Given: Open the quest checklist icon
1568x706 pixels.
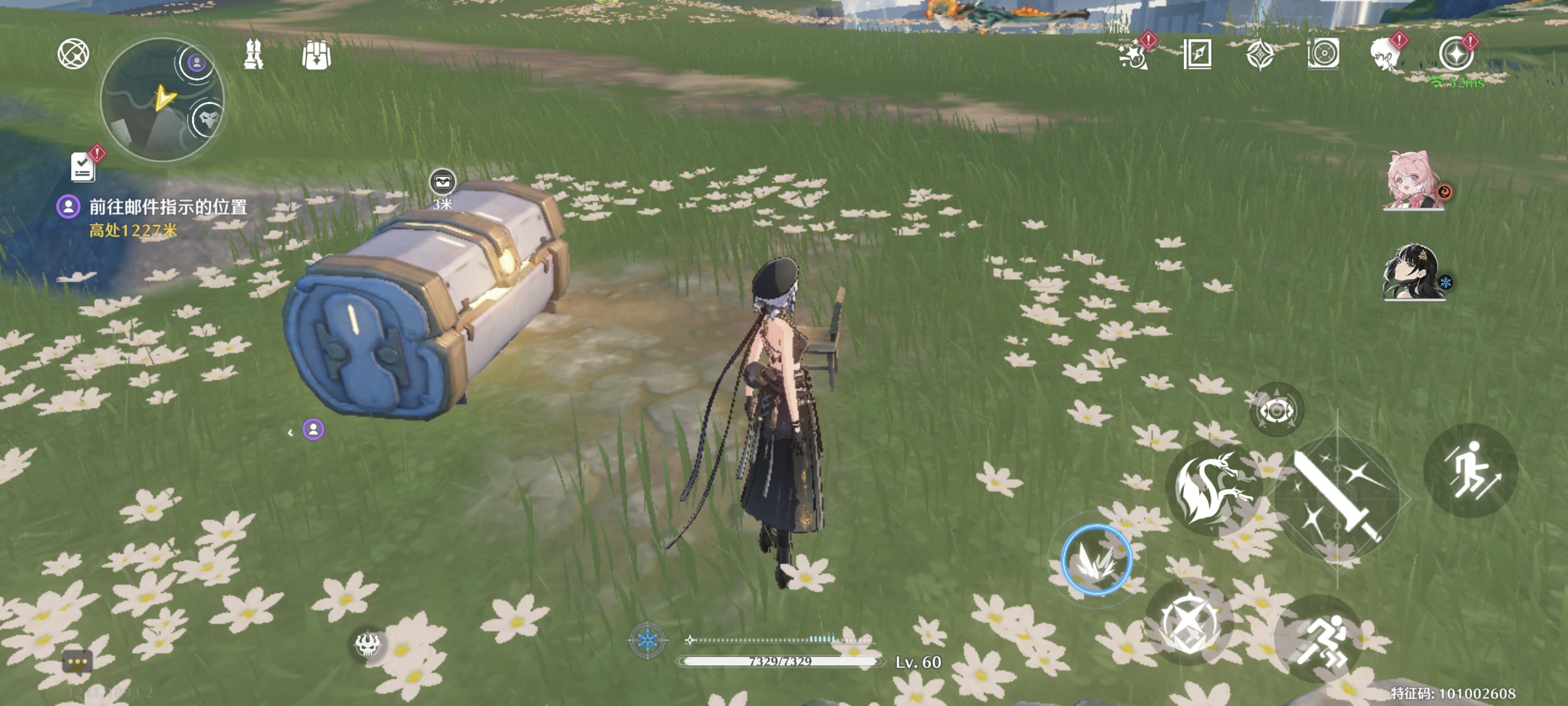Looking at the screenshot, I should [83, 166].
